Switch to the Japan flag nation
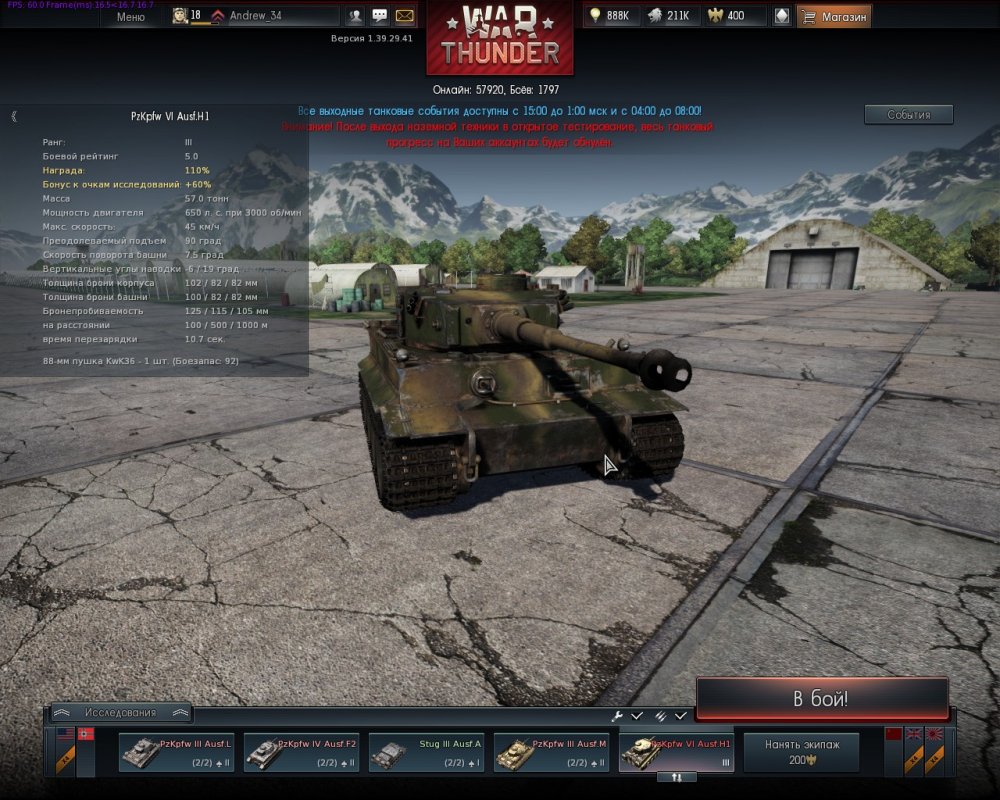The width and height of the screenshot is (1000, 800). point(935,734)
